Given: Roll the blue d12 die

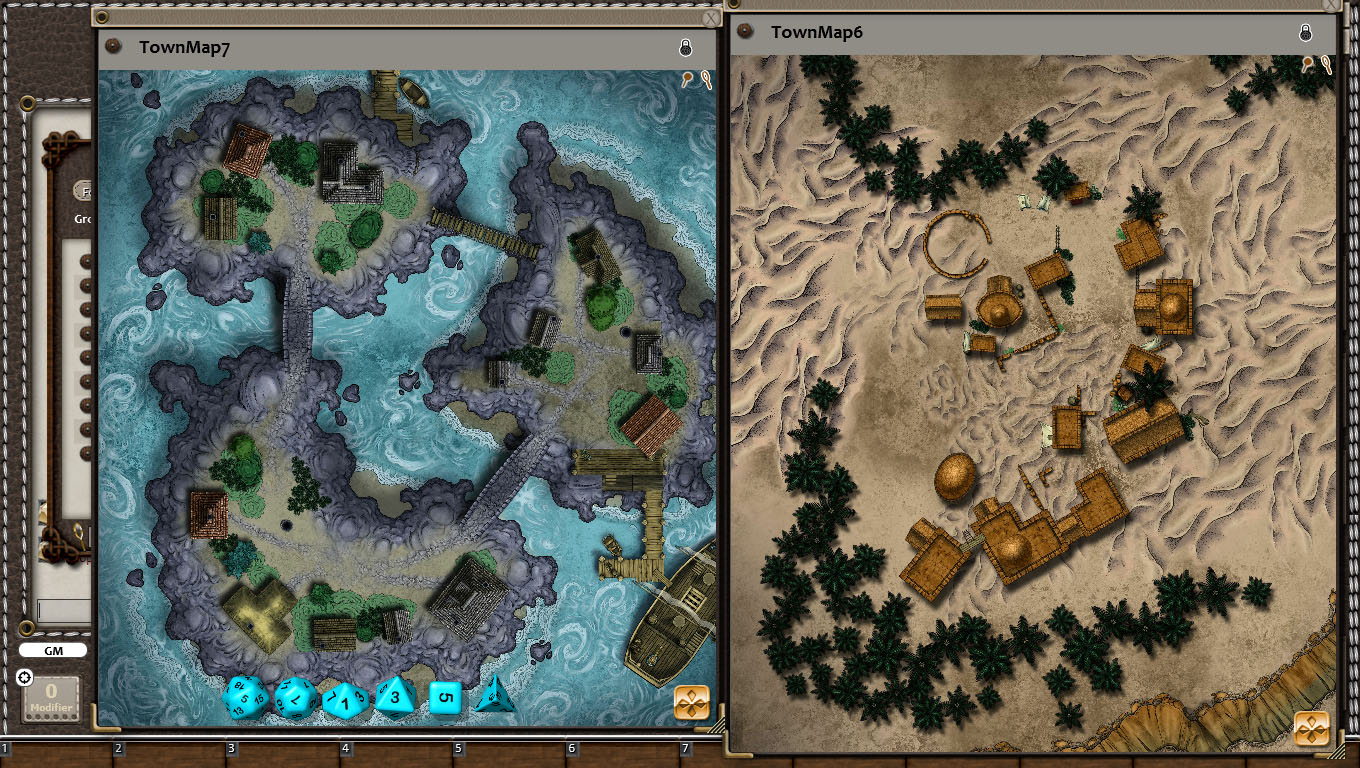Looking at the screenshot, I should pos(294,698).
